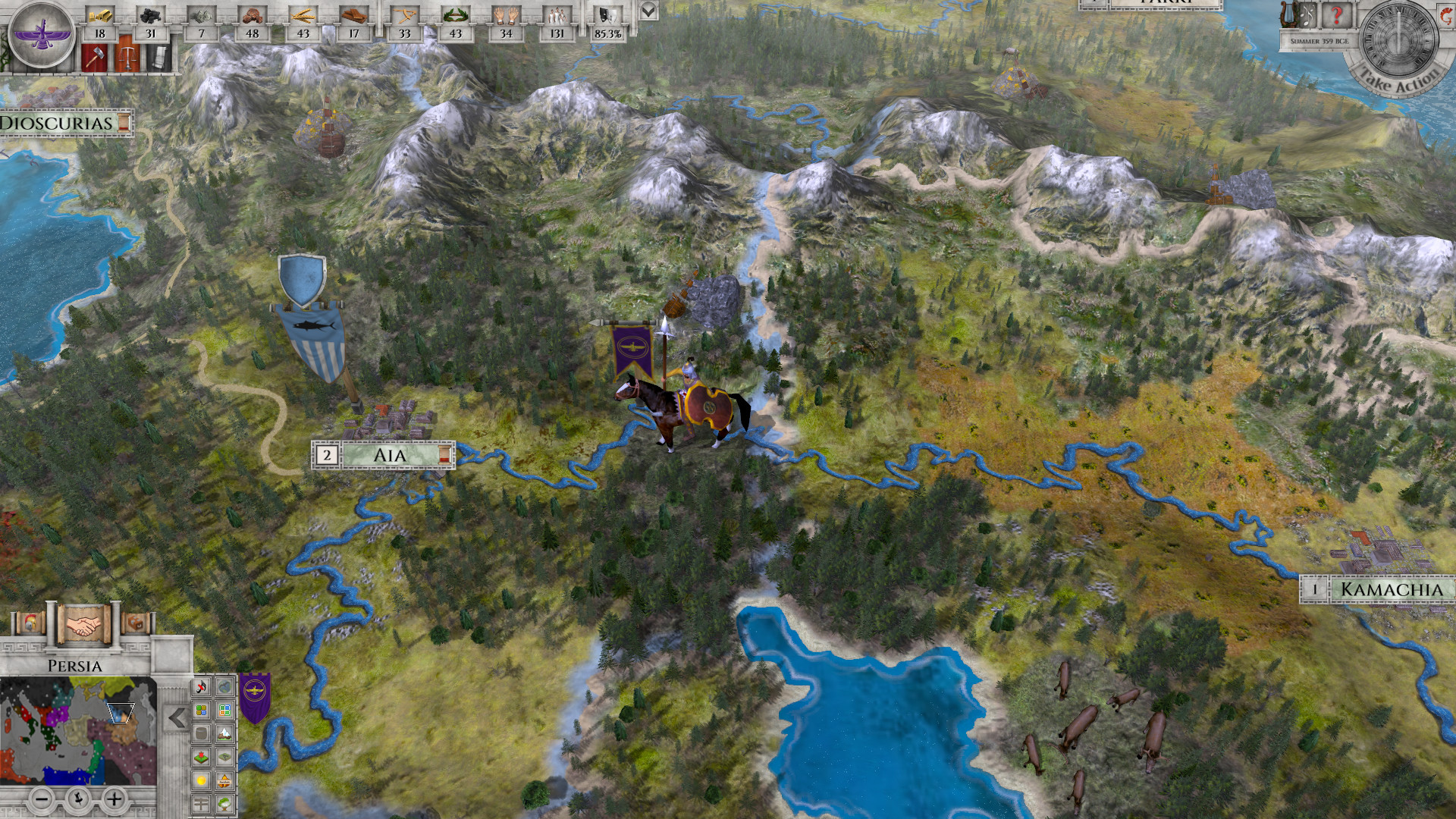Click the hammer icon below the gold counter
Image resolution: width=1456 pixels, height=819 pixels.
tap(94, 58)
